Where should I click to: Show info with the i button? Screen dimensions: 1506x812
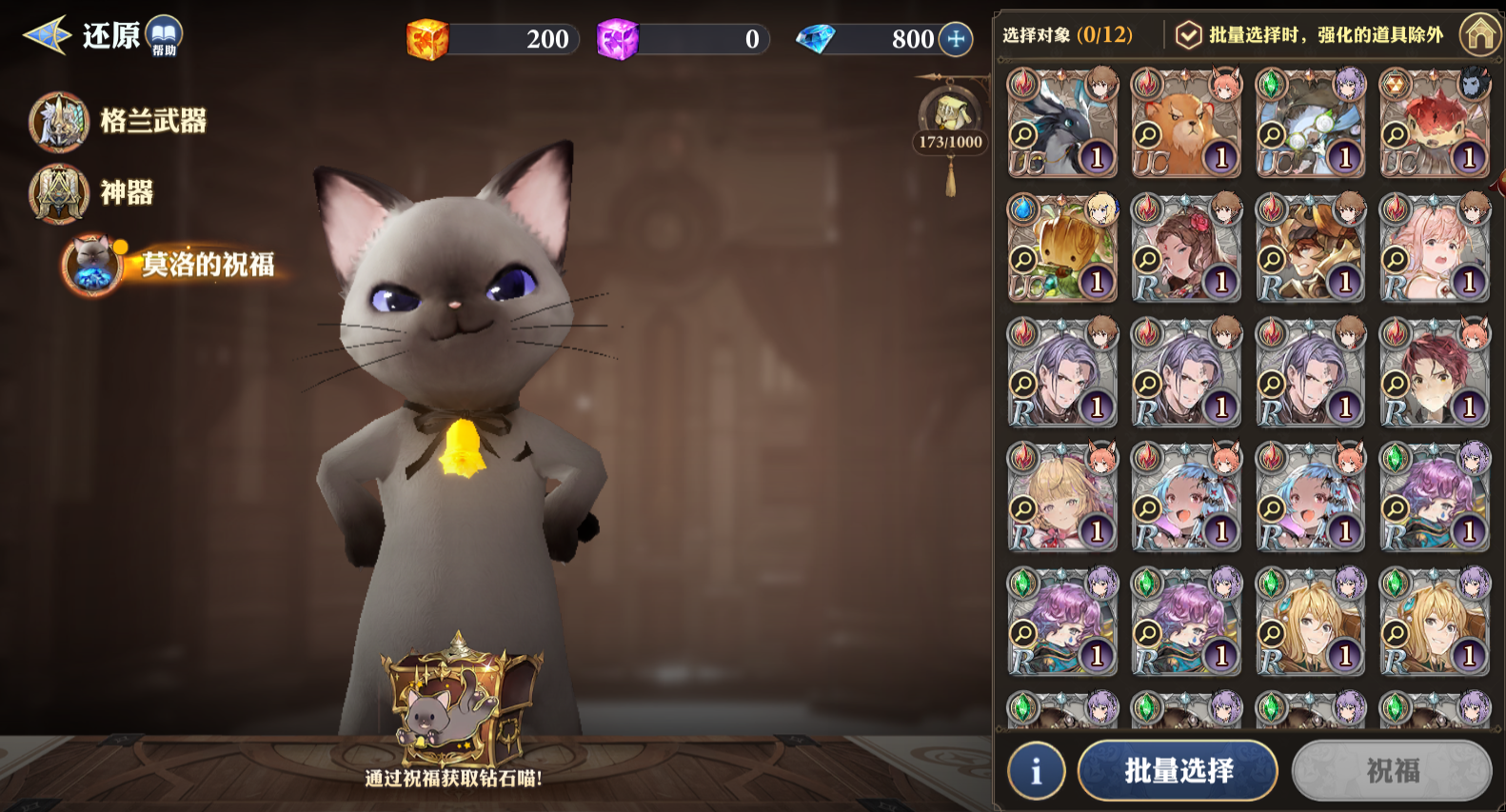[x=1036, y=770]
